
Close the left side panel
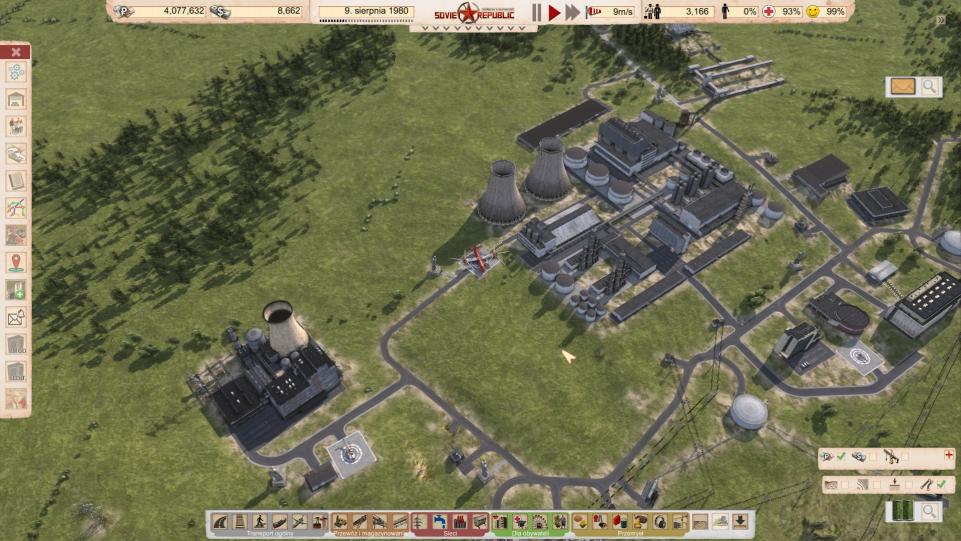[16, 52]
